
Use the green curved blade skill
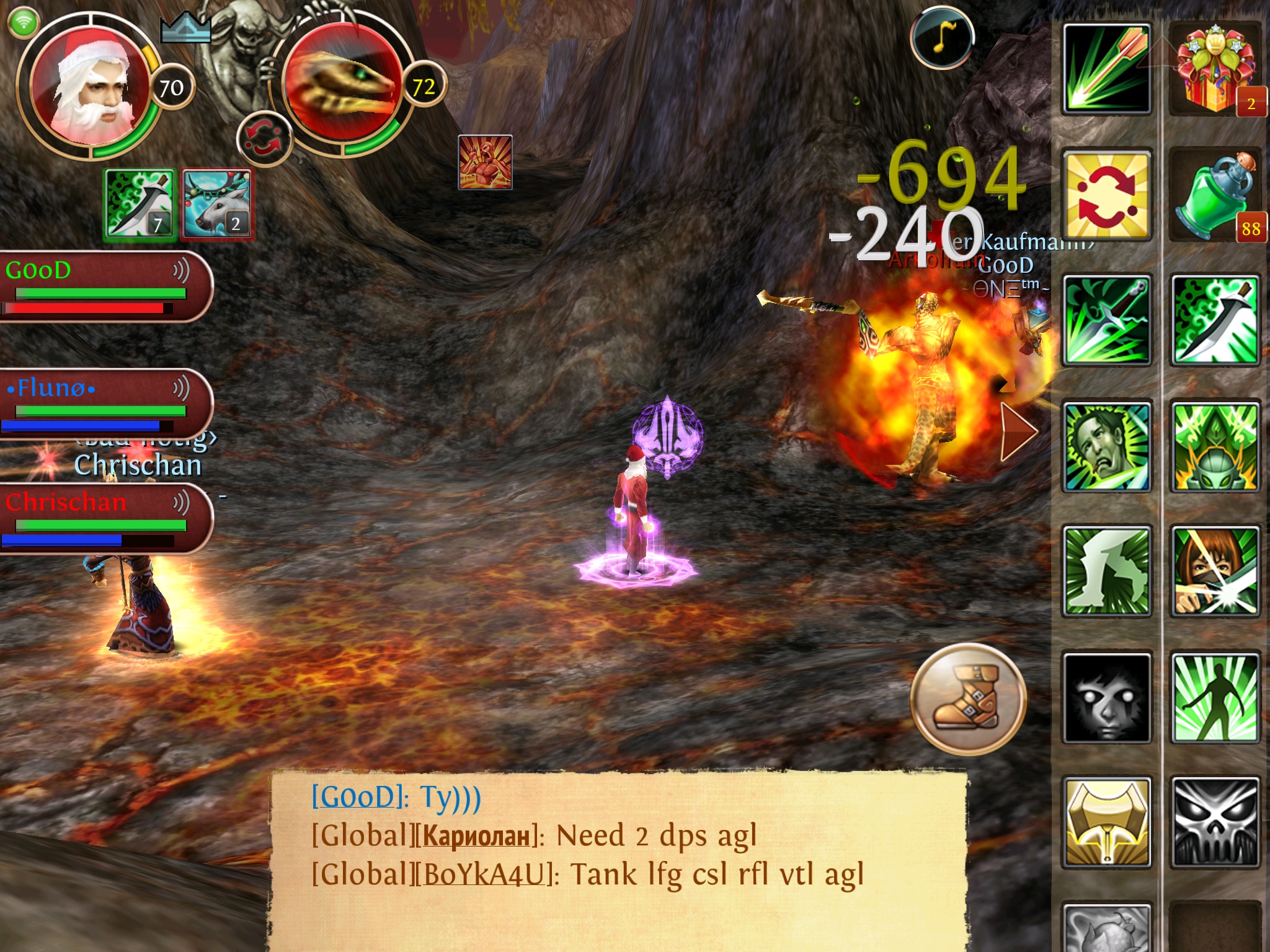1215,320
